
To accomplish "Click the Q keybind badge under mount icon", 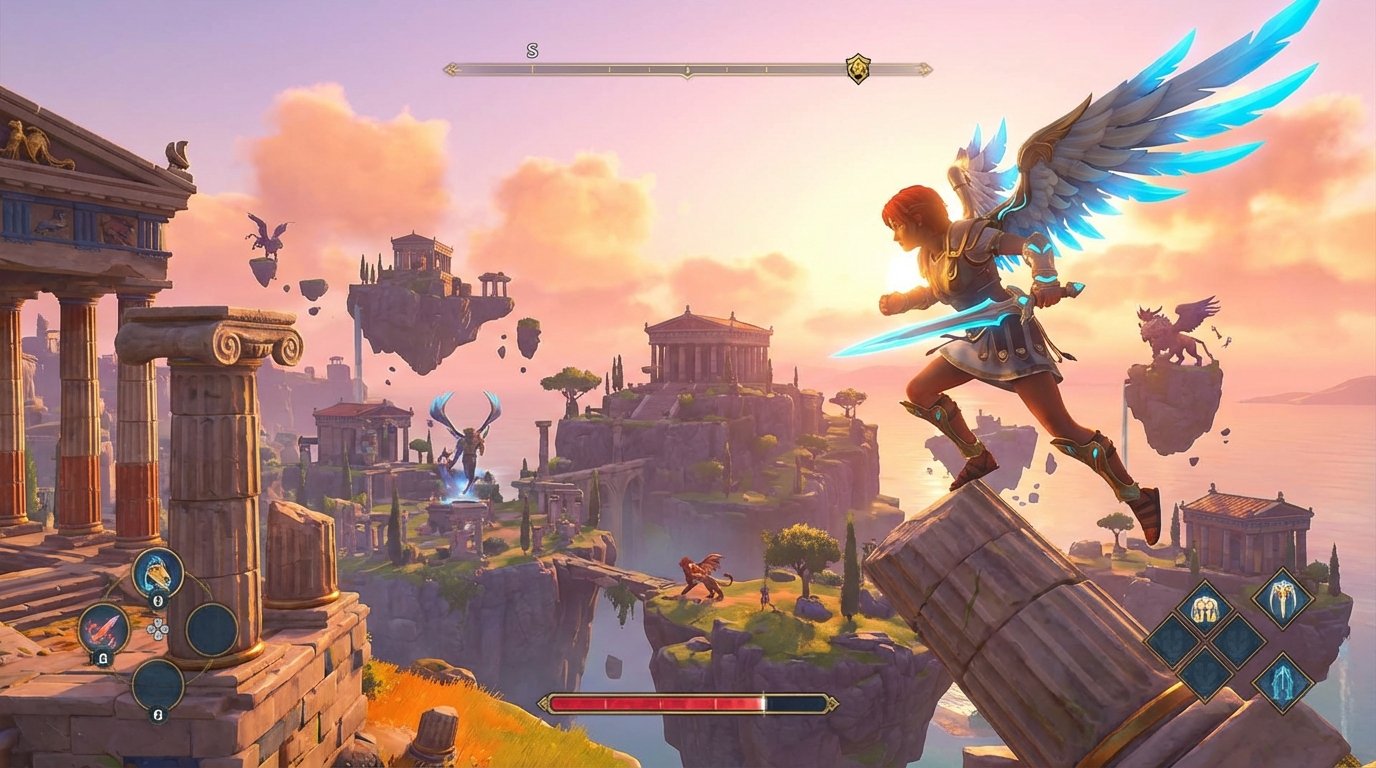I will pyautogui.click(x=158, y=601).
